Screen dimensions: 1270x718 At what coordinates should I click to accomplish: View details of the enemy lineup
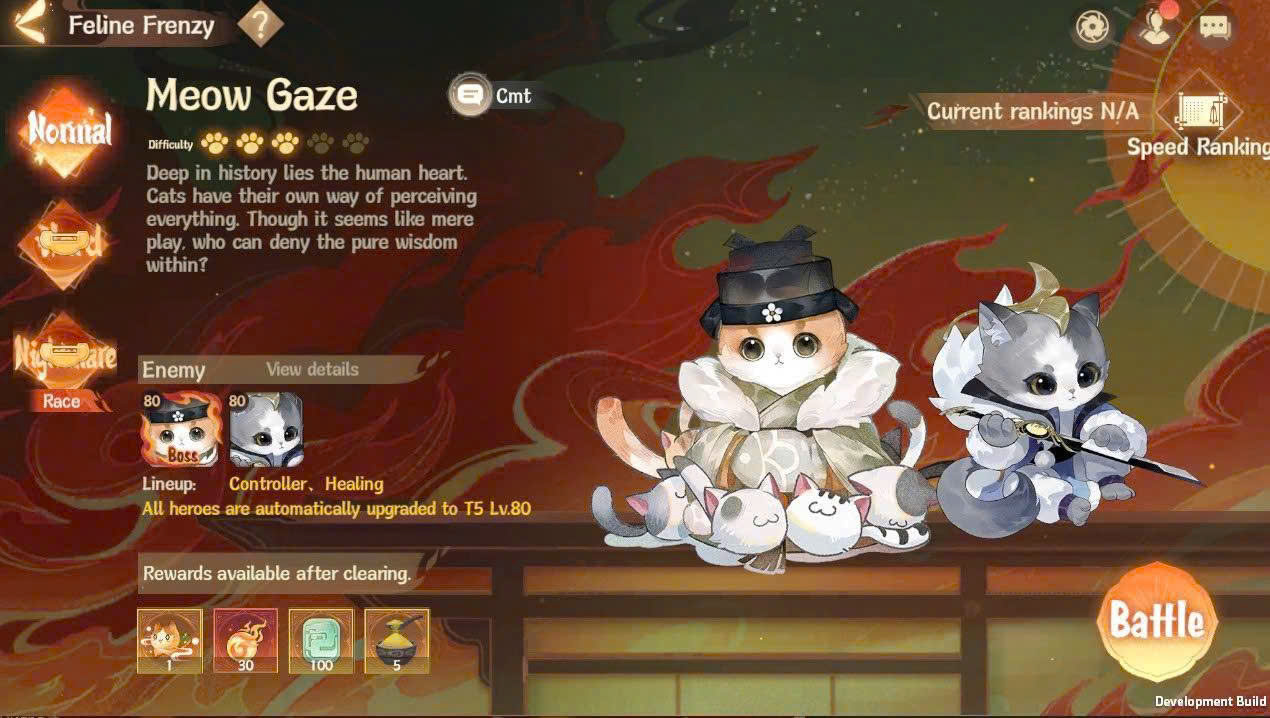312,369
